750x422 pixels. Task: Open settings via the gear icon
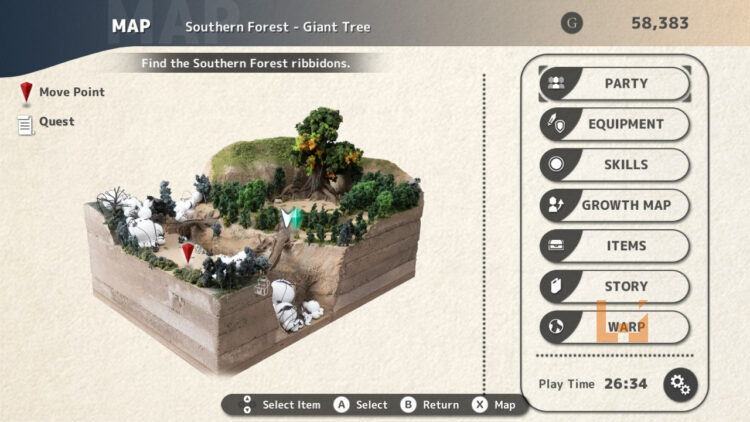pos(680,384)
